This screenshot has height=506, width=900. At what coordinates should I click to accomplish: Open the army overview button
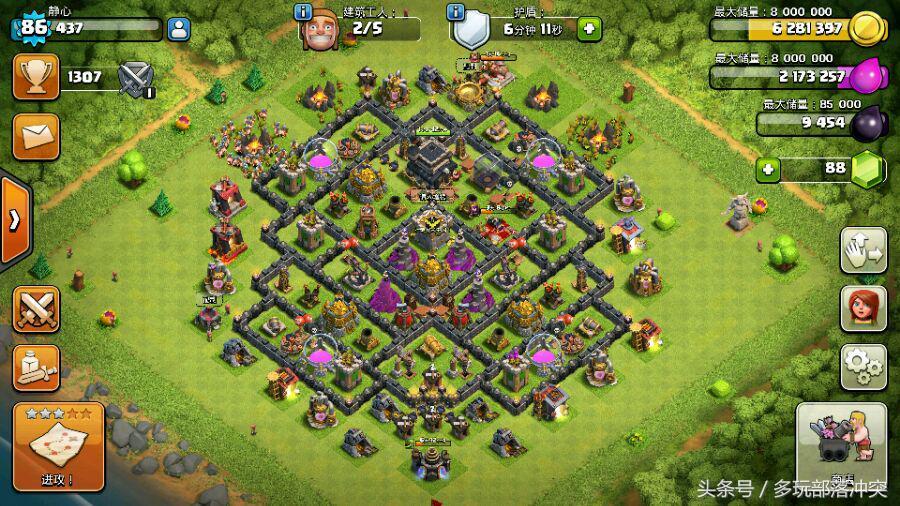coord(36,367)
